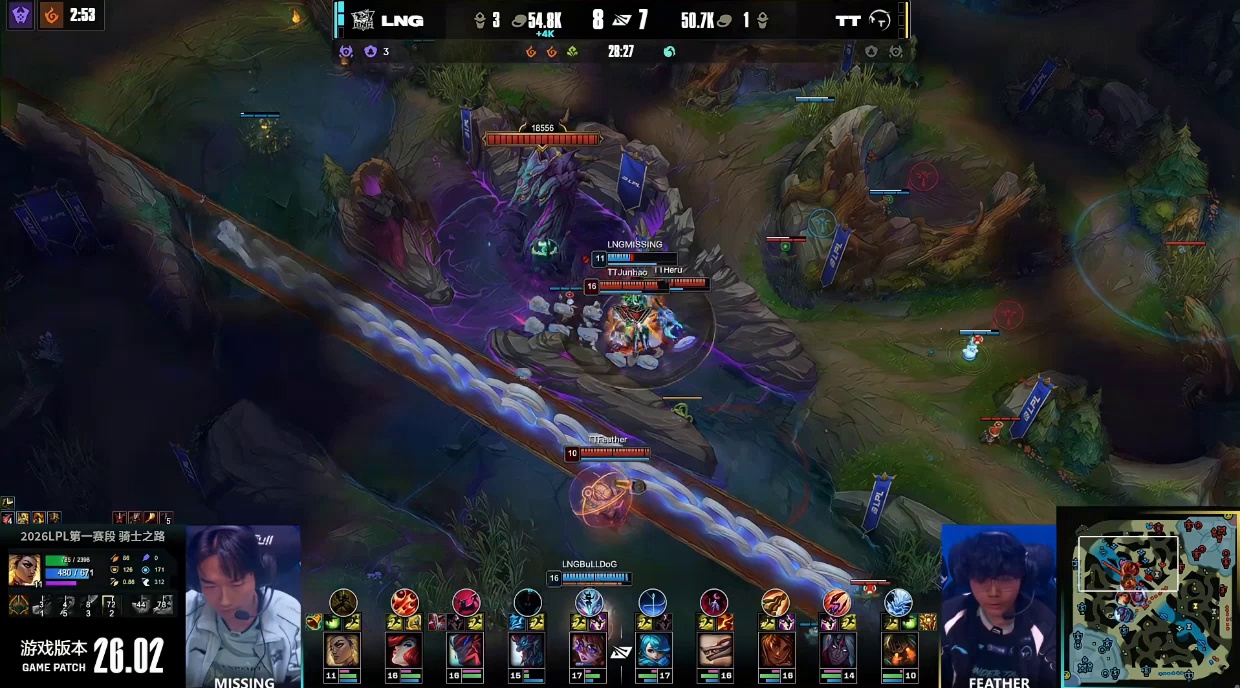This screenshot has width=1240, height=688.
Task: Click the TT team logo on scoreboard
Action: pyautogui.click(x=880, y=20)
